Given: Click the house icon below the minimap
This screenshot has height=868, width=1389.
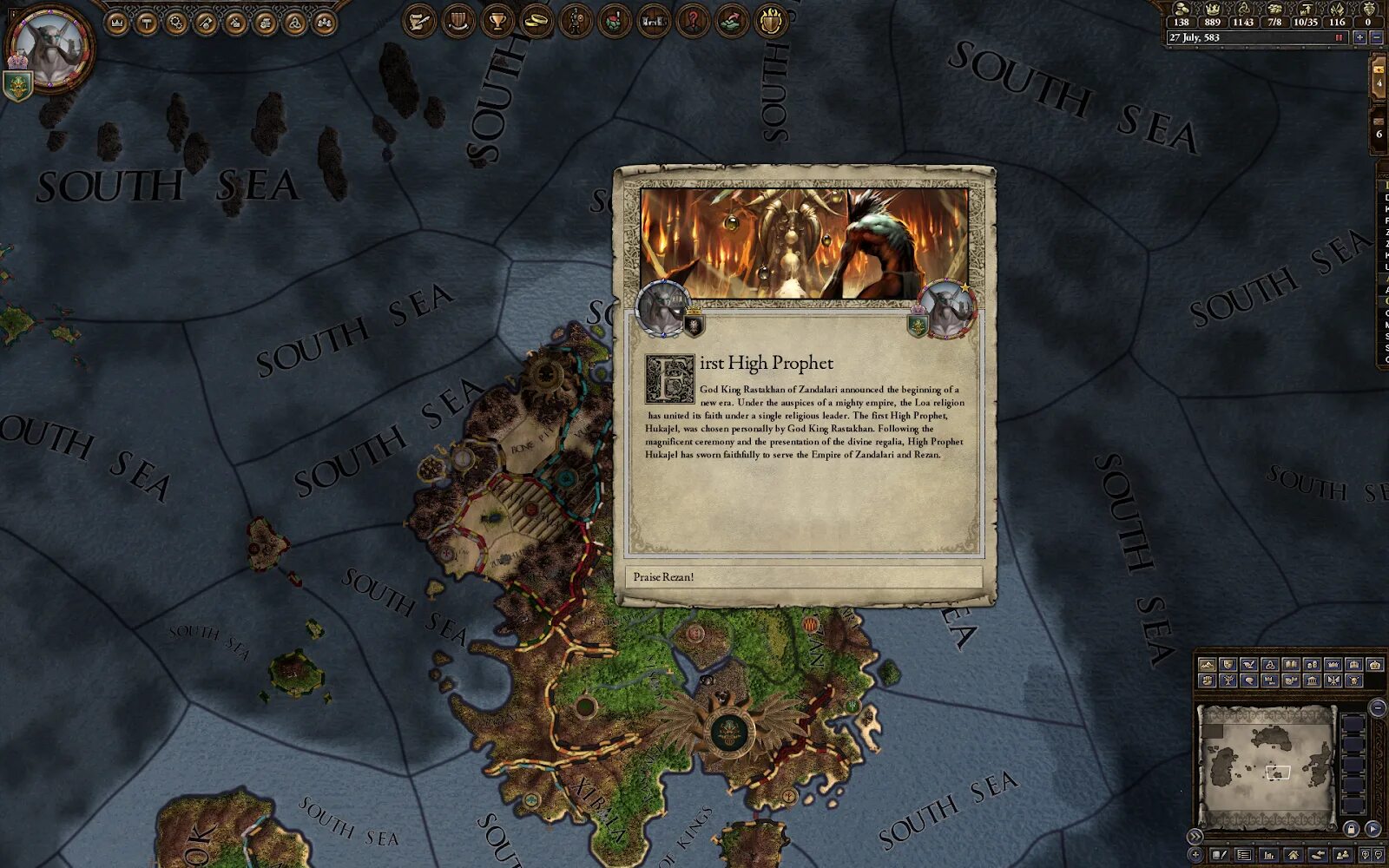Looking at the screenshot, I should click(1294, 855).
